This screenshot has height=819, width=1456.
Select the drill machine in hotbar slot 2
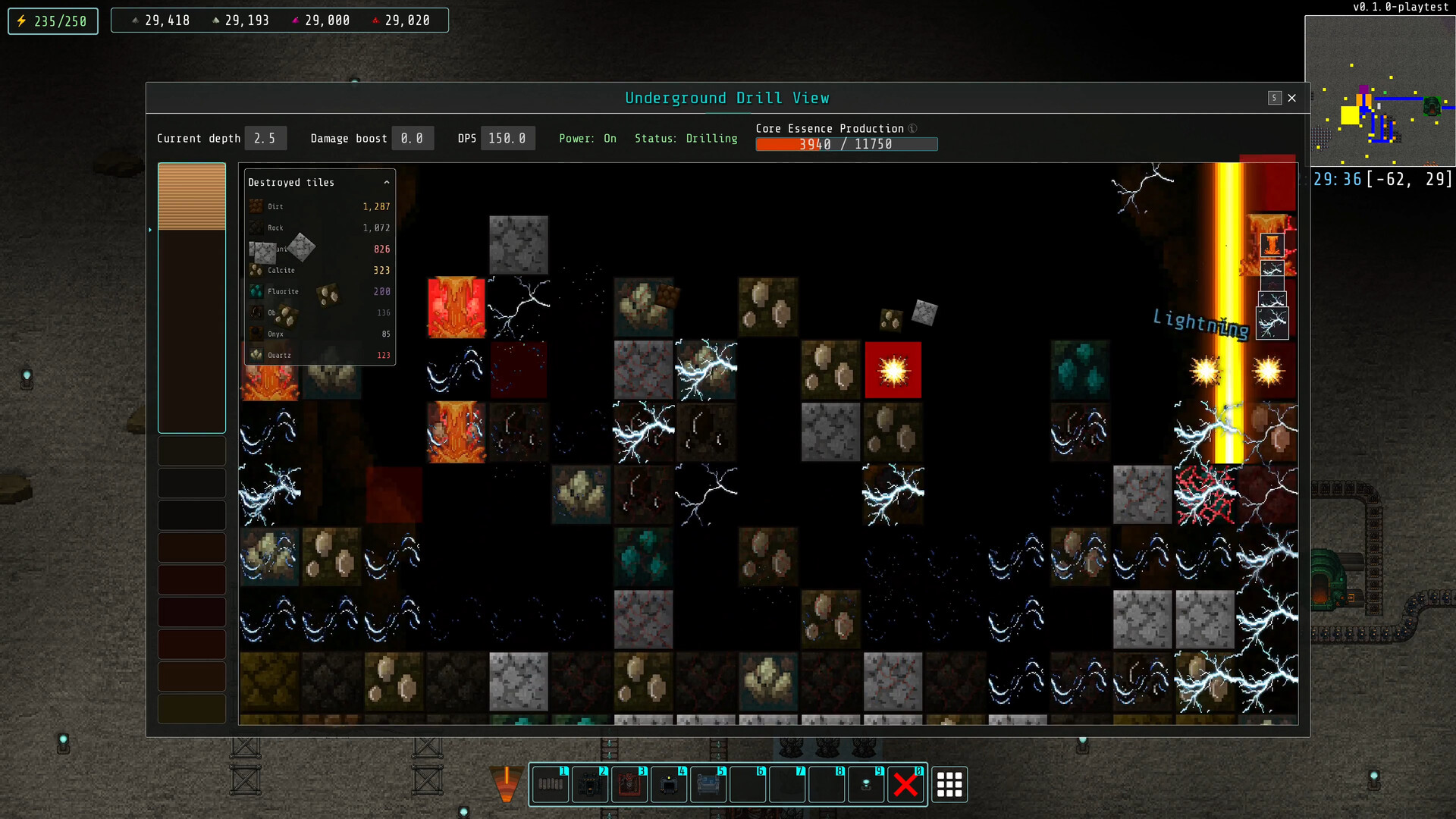point(591,785)
